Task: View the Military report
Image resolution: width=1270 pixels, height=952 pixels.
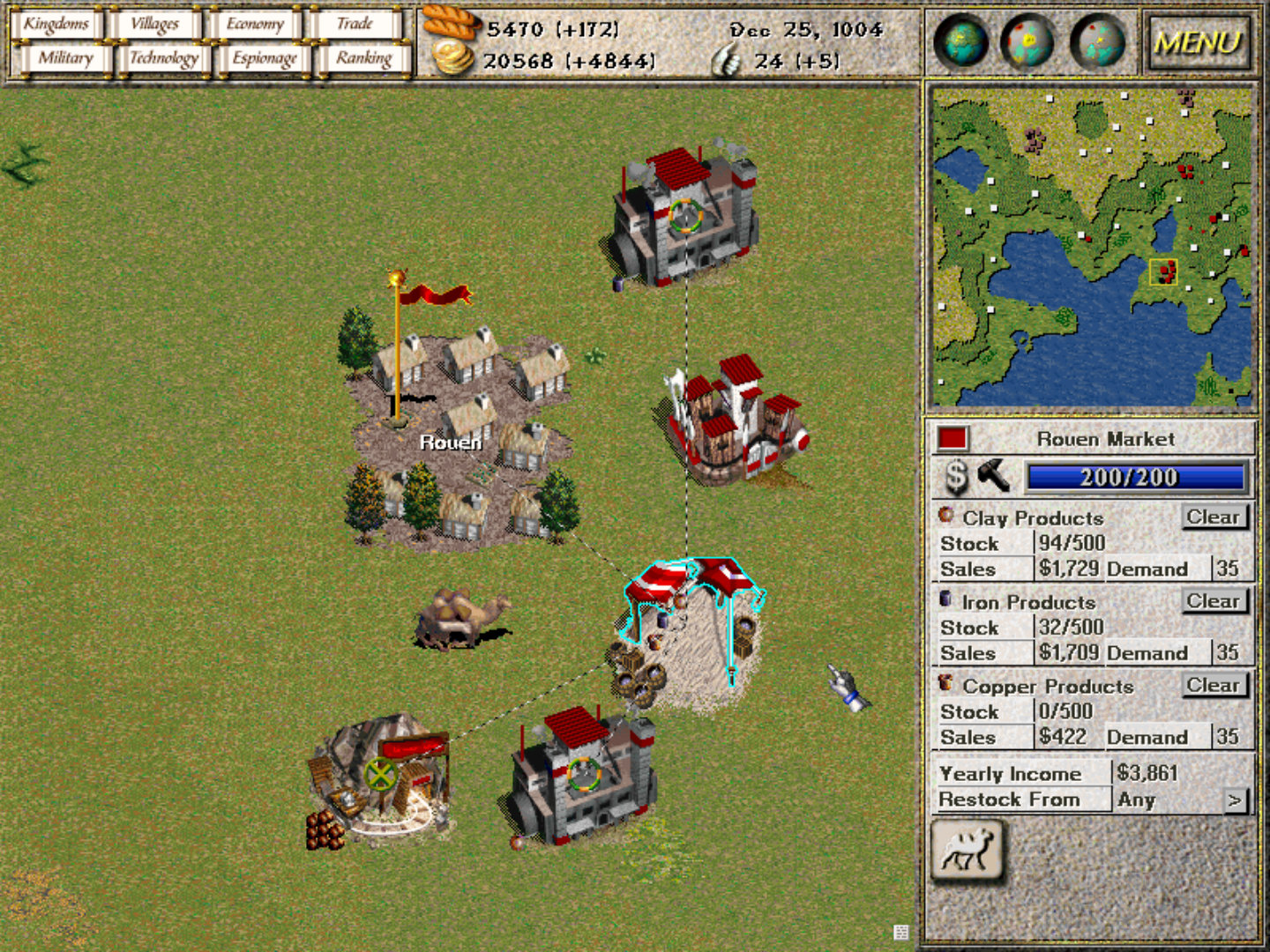Action: (65, 58)
